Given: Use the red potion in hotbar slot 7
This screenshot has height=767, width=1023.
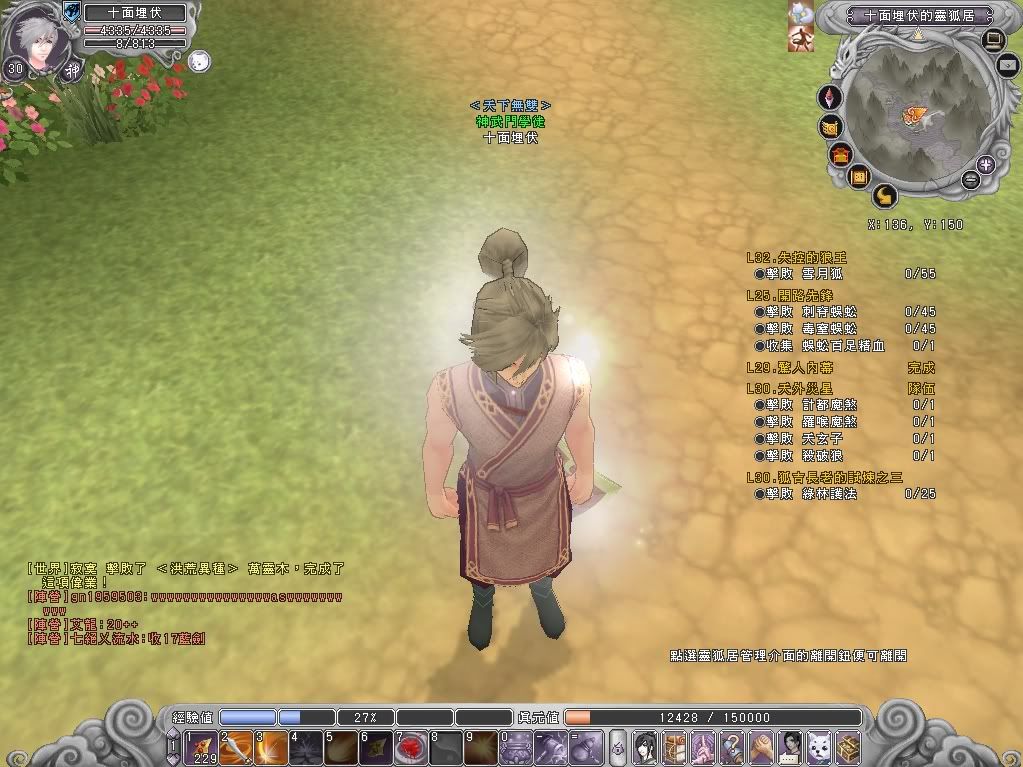Looking at the screenshot, I should click(410, 747).
